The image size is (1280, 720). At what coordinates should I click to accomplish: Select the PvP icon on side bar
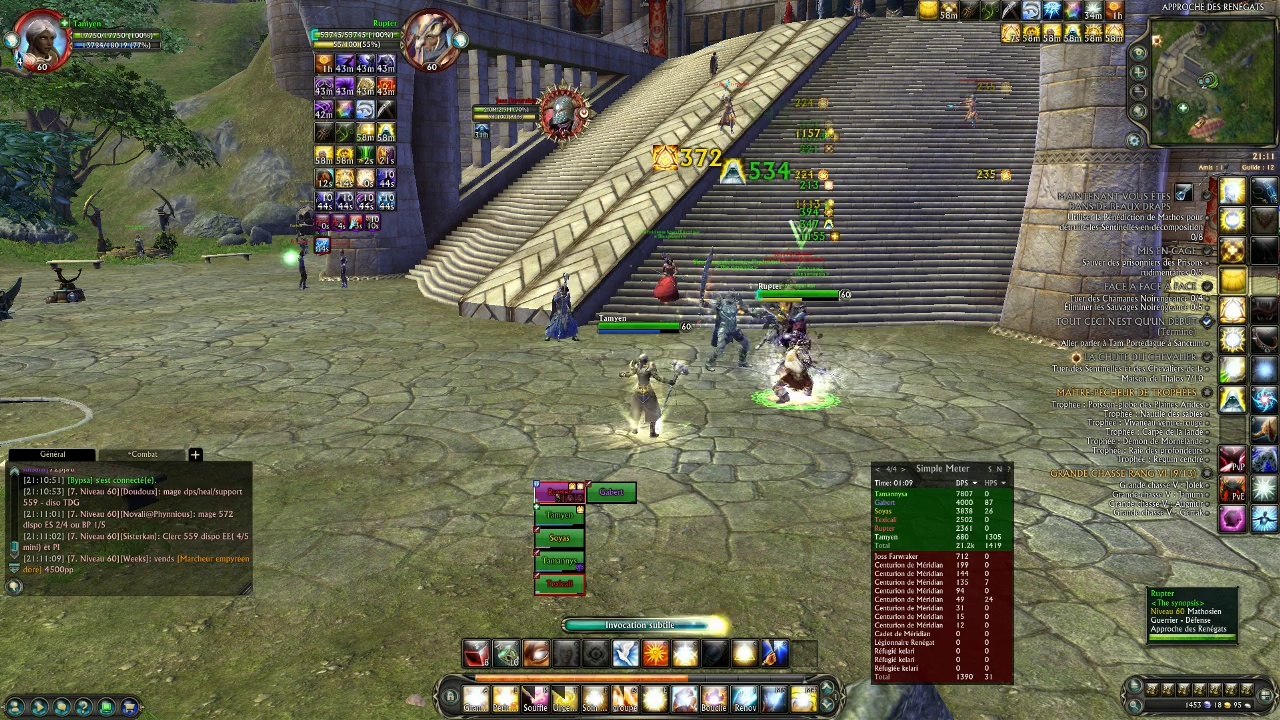click(x=1233, y=461)
